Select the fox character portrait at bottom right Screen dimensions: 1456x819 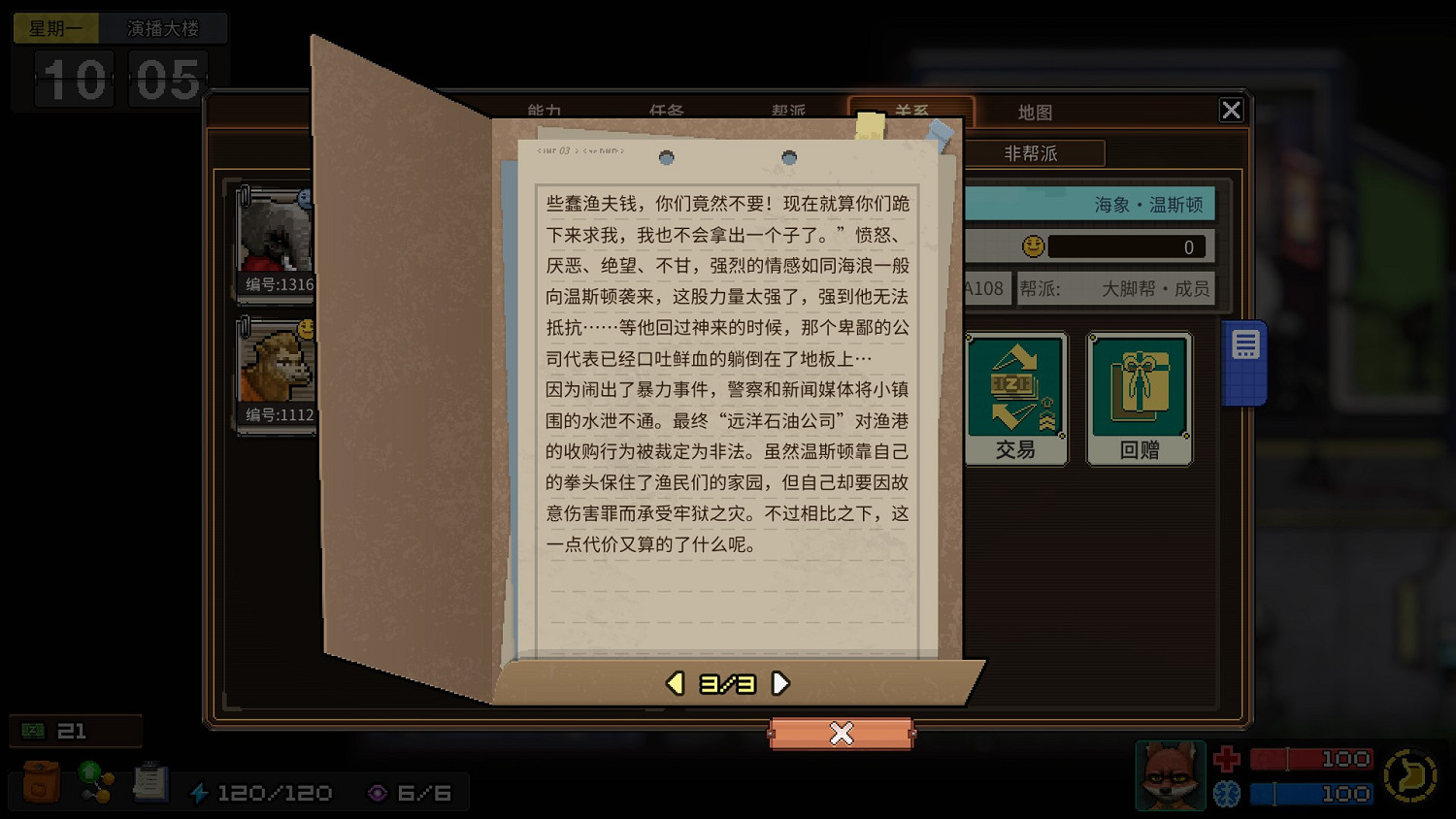coord(1170,775)
